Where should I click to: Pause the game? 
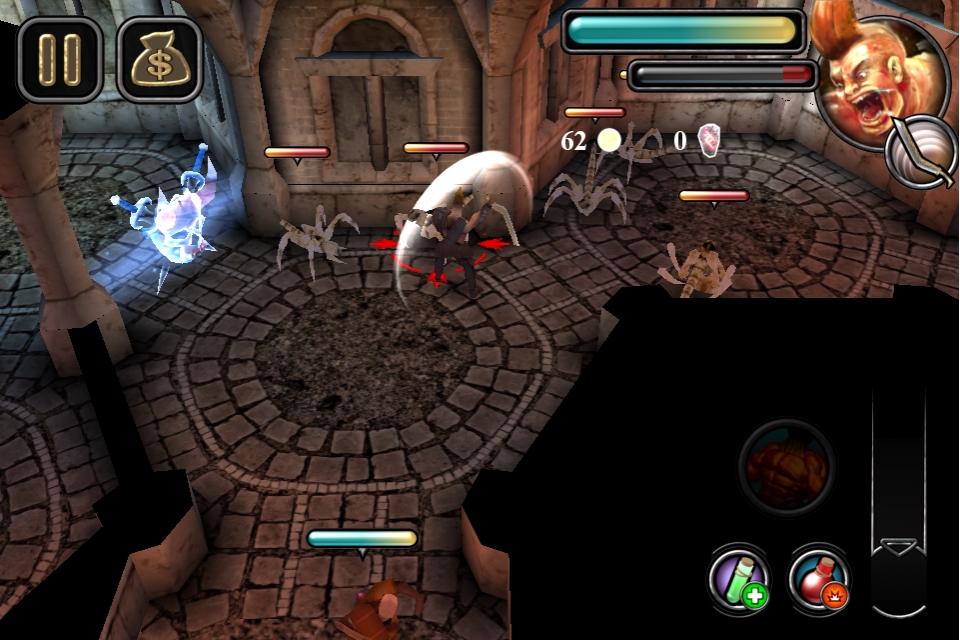pyautogui.click(x=59, y=59)
